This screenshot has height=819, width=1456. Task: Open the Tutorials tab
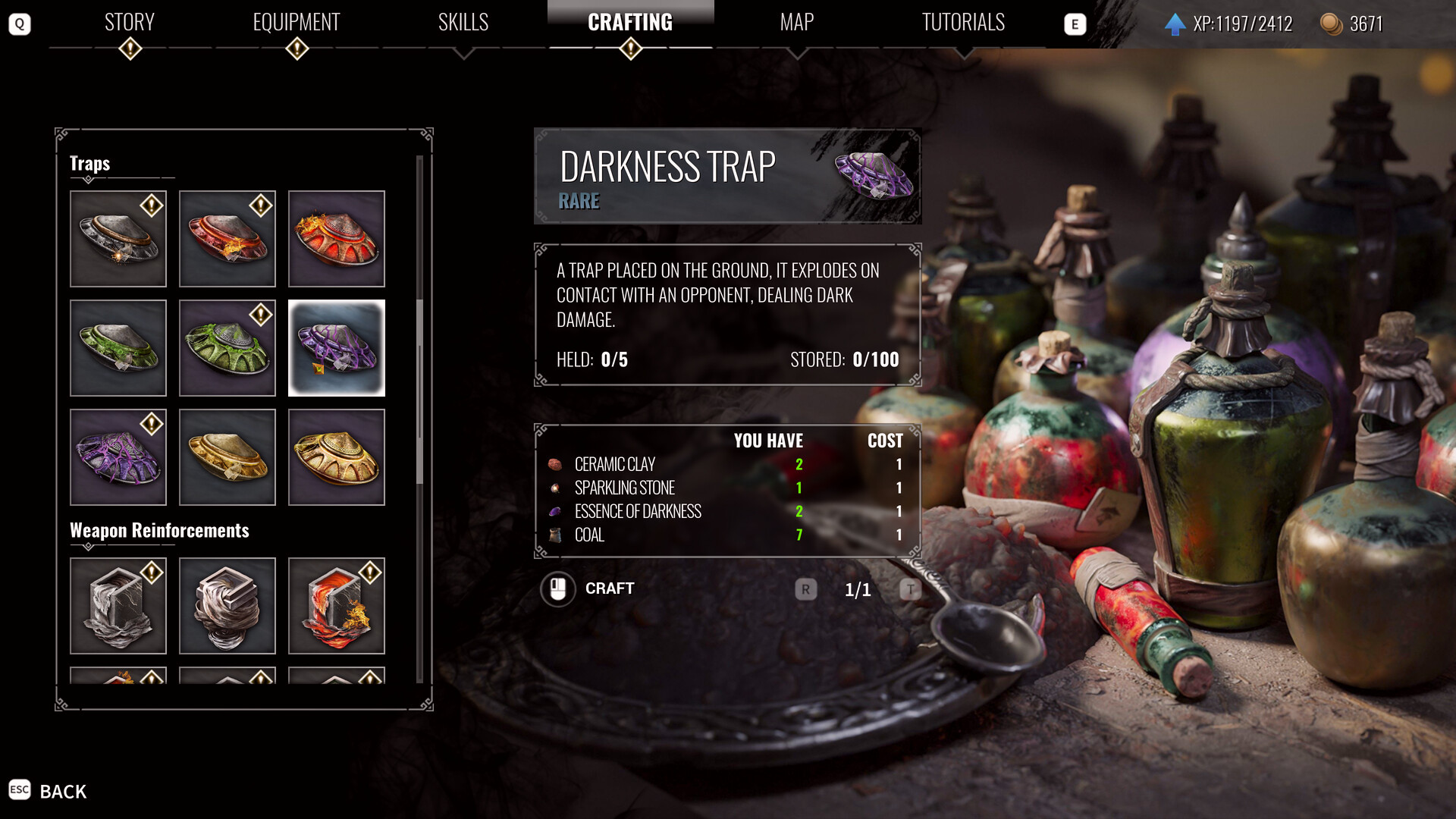click(963, 23)
